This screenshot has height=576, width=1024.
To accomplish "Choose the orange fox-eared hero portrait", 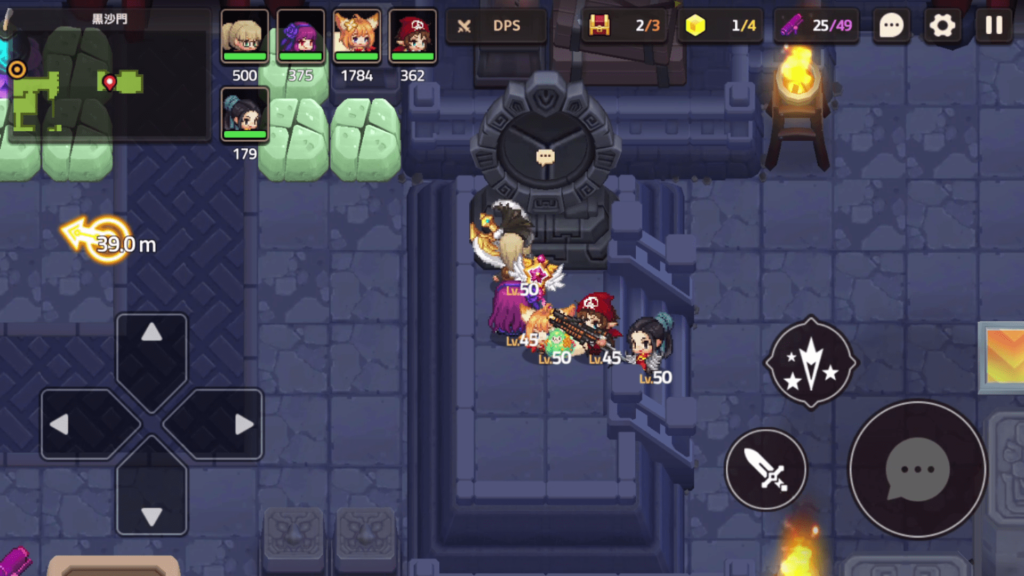I will [x=356, y=37].
